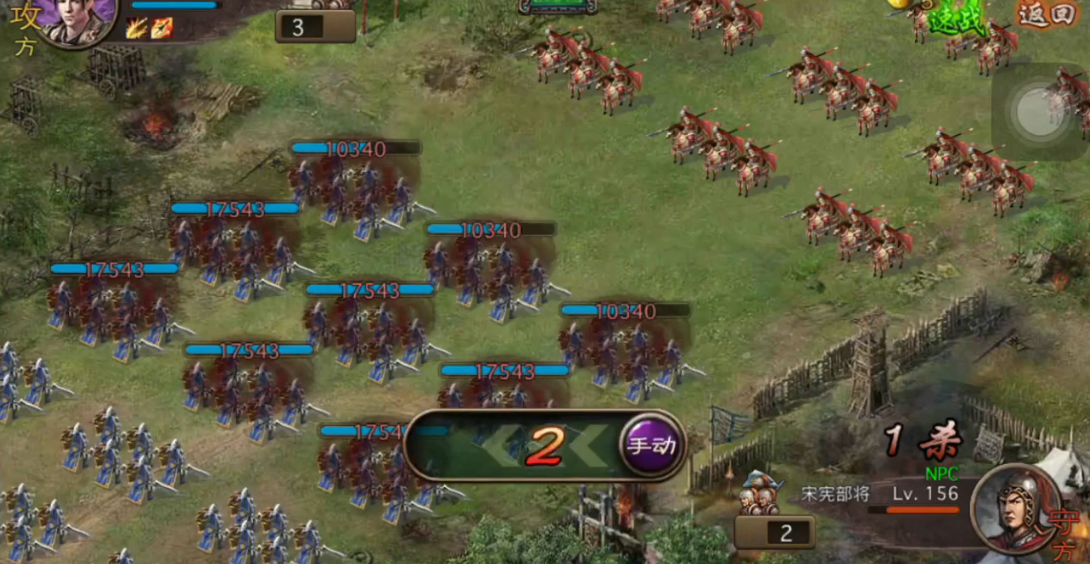The width and height of the screenshot is (1090, 564).
Task: Select the attacker general portrait
Action: click(77, 19)
